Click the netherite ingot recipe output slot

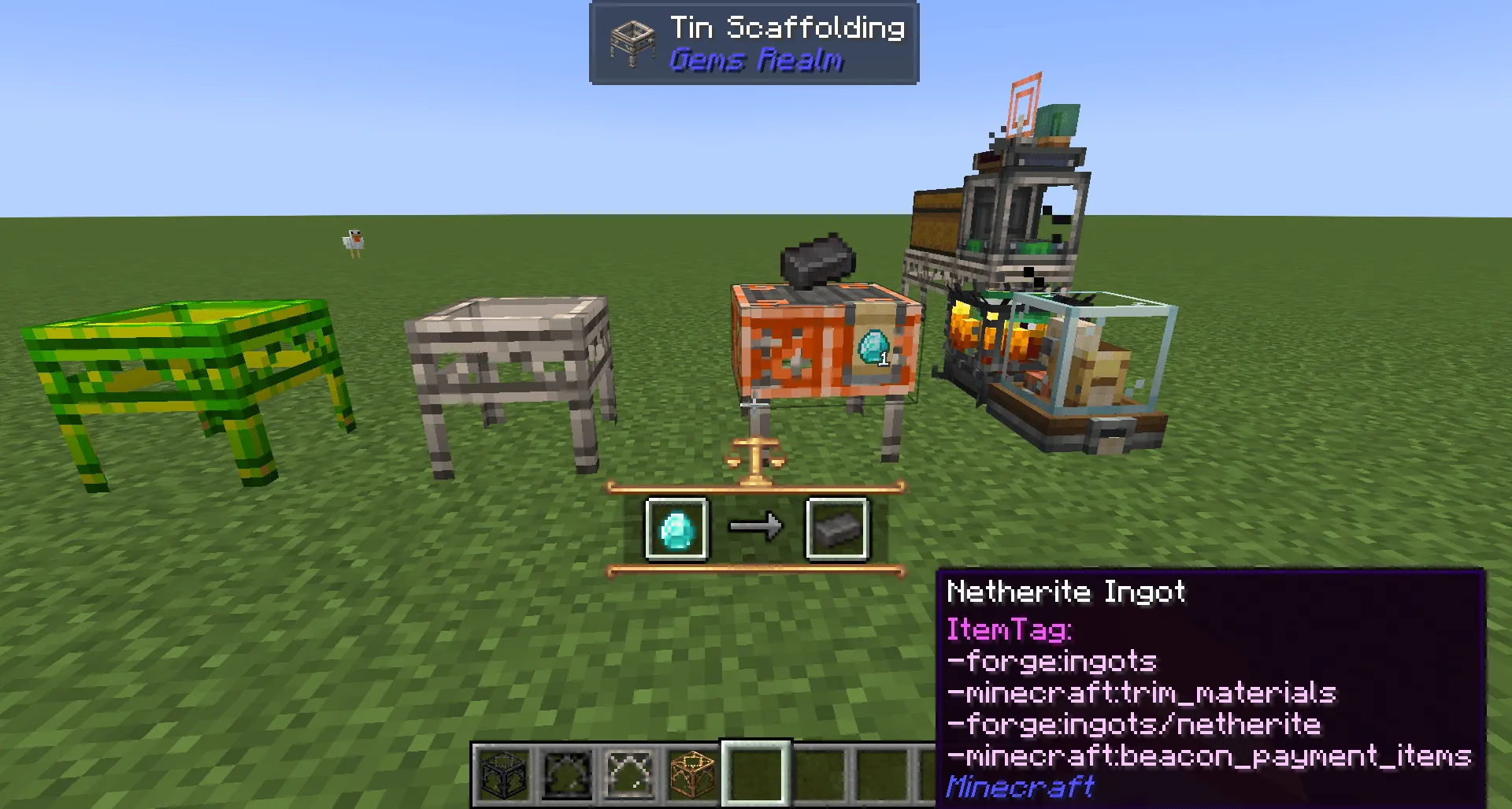[x=837, y=526]
